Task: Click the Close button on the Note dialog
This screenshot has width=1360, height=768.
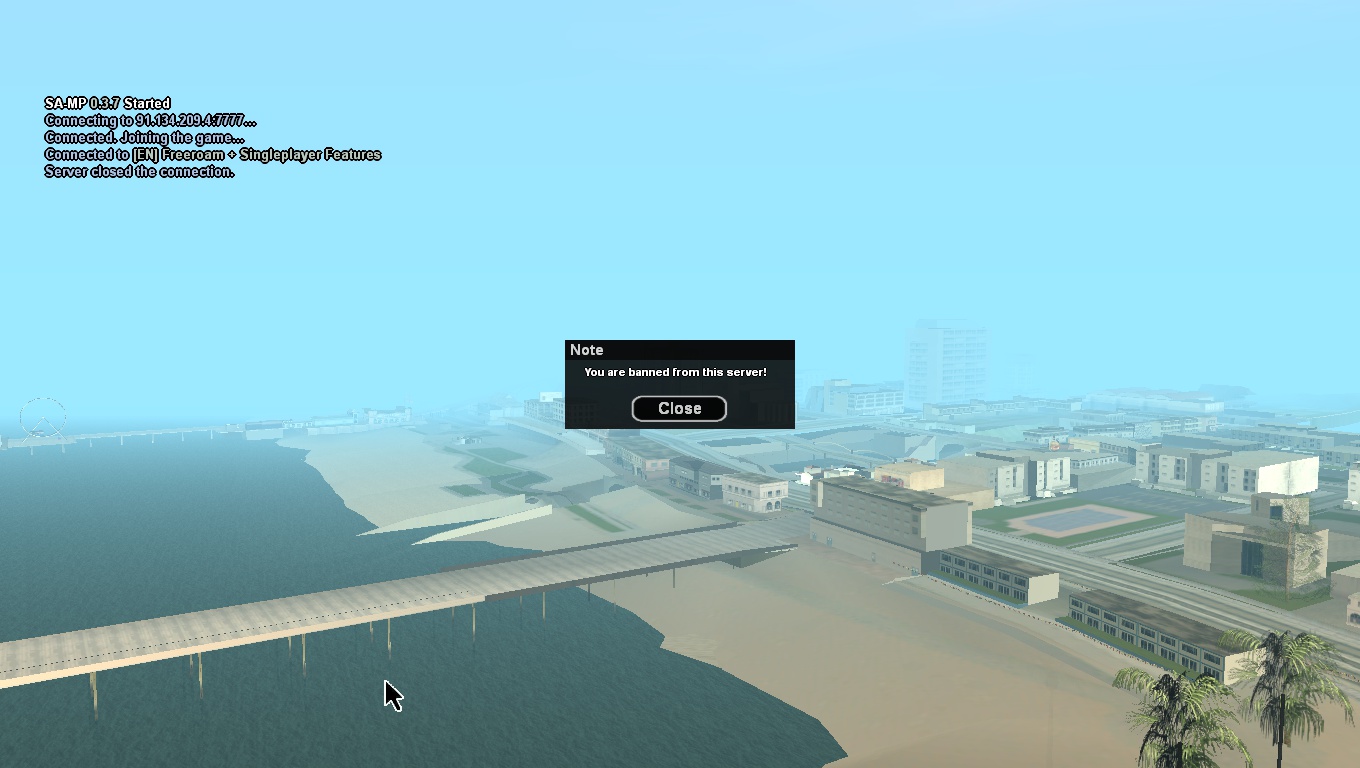Action: [x=679, y=408]
